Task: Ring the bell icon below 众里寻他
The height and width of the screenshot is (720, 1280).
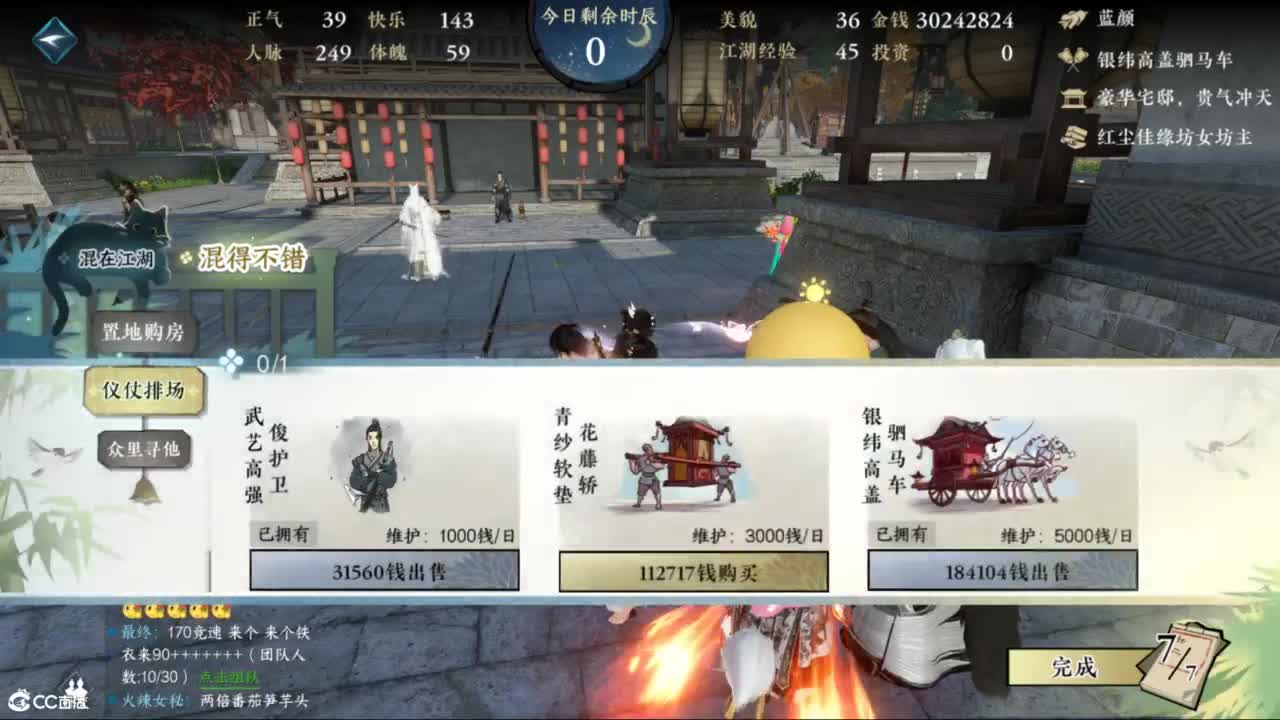Action: 146,491
